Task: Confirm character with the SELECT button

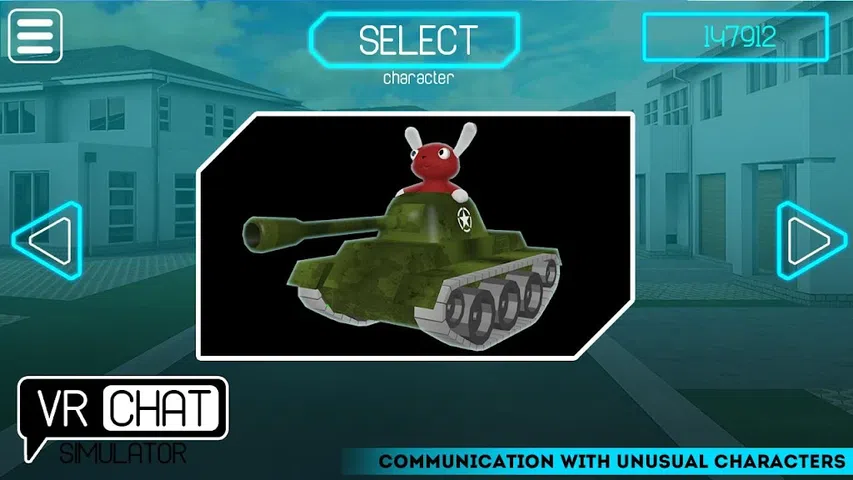Action: (416, 40)
